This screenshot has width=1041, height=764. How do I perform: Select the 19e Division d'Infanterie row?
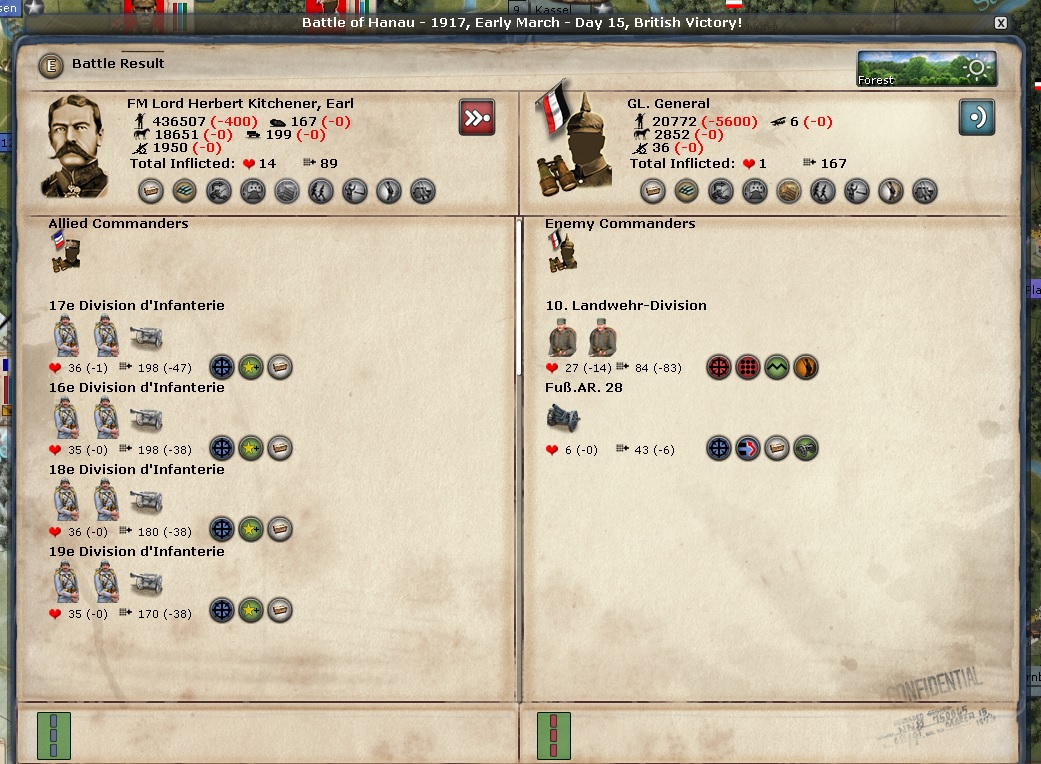pos(137,552)
